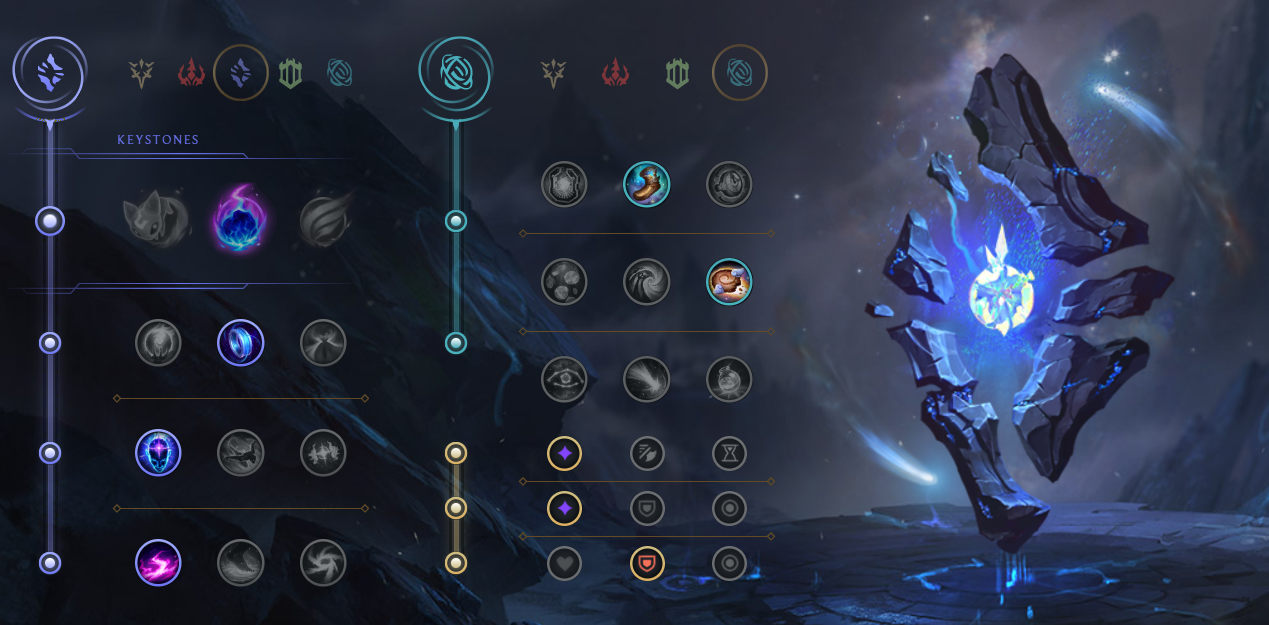The height and width of the screenshot is (625, 1269).
Task: Pick the attack speed axe shard
Action: [x=647, y=454]
